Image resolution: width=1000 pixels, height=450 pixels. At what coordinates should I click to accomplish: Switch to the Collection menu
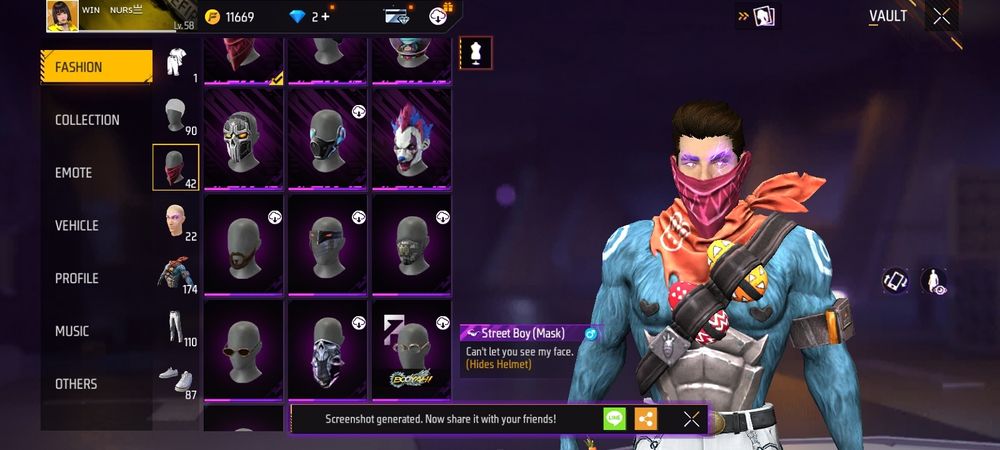pos(87,120)
